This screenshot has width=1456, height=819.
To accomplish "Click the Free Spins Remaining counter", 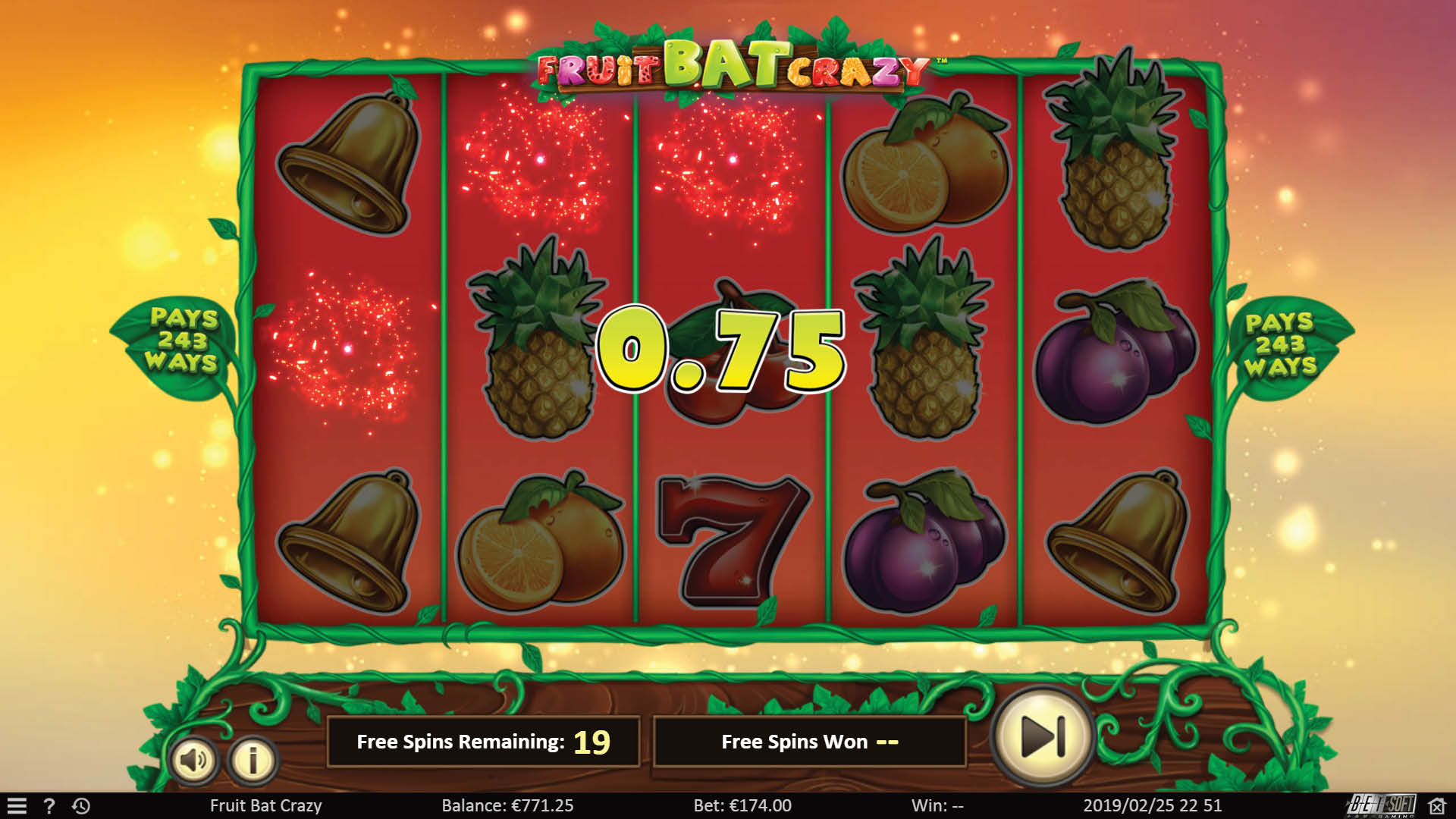I will (483, 742).
